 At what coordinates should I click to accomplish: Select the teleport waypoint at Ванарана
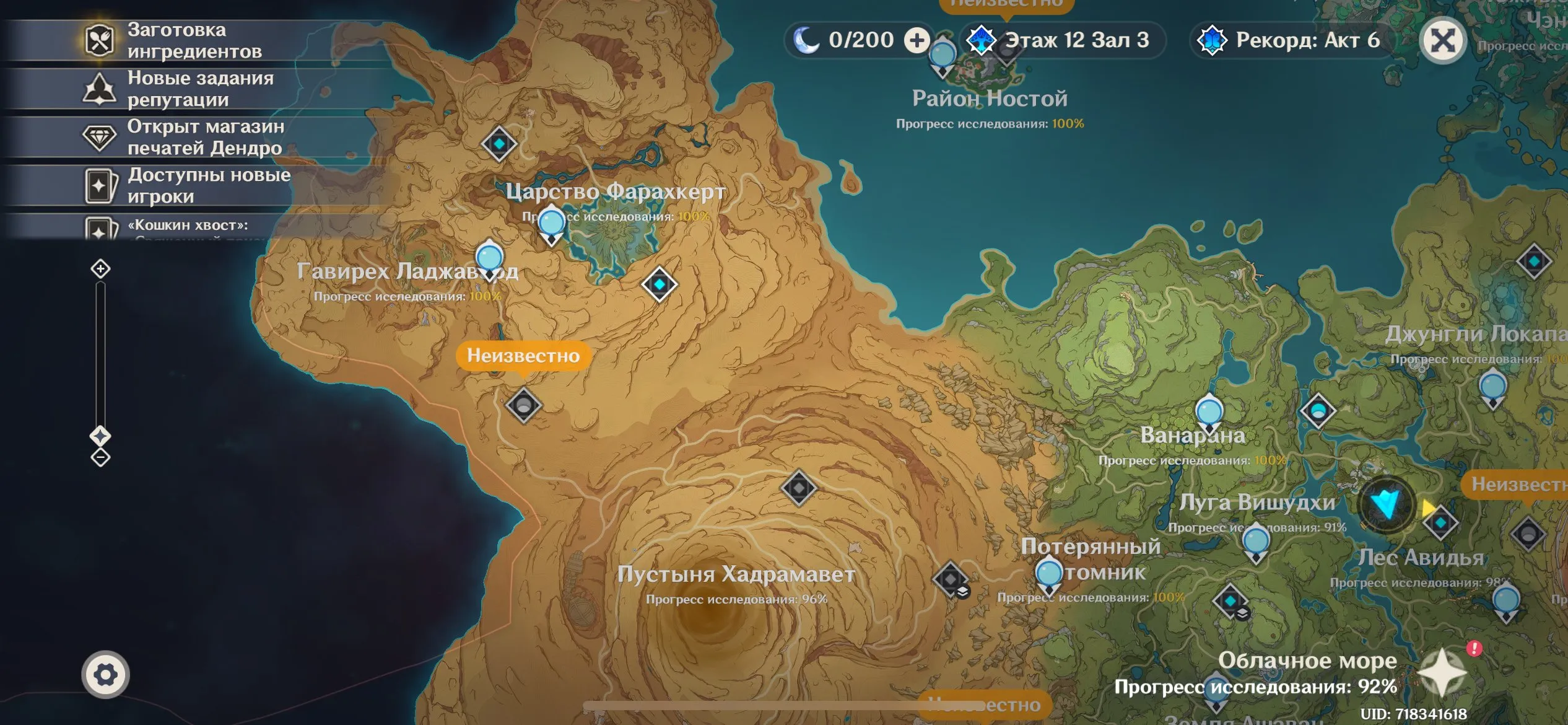(x=1209, y=413)
